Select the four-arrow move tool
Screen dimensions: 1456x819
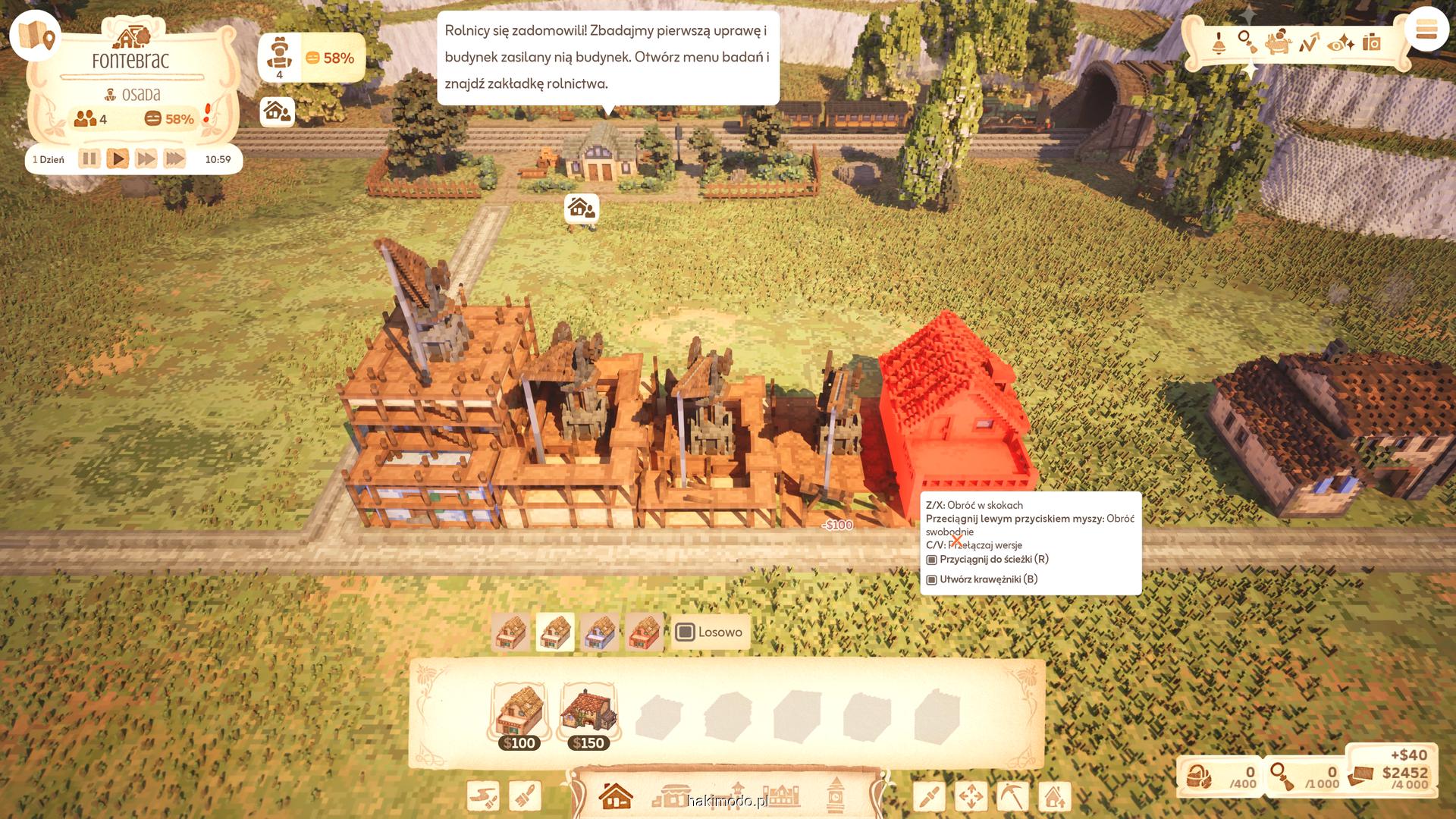pyautogui.click(x=971, y=796)
